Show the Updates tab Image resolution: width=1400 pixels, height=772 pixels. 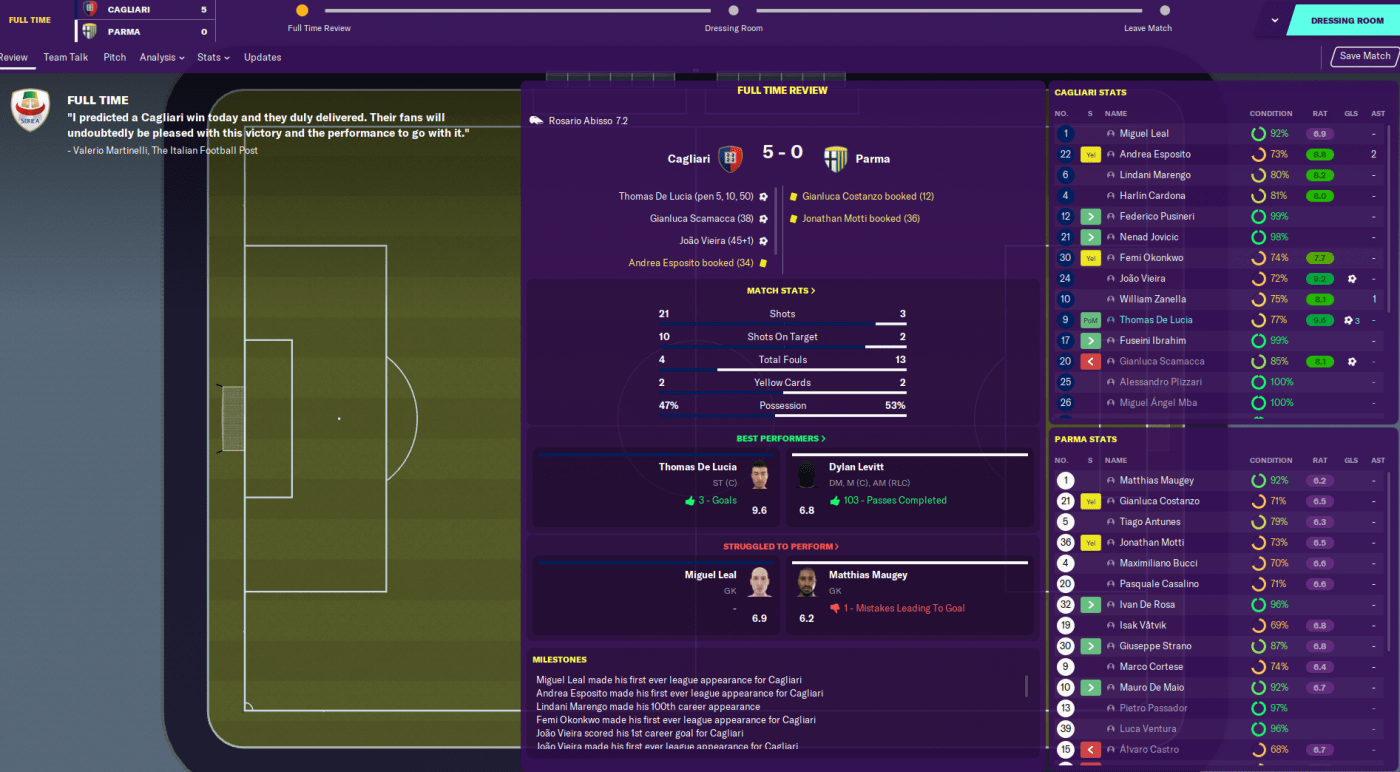[263, 57]
